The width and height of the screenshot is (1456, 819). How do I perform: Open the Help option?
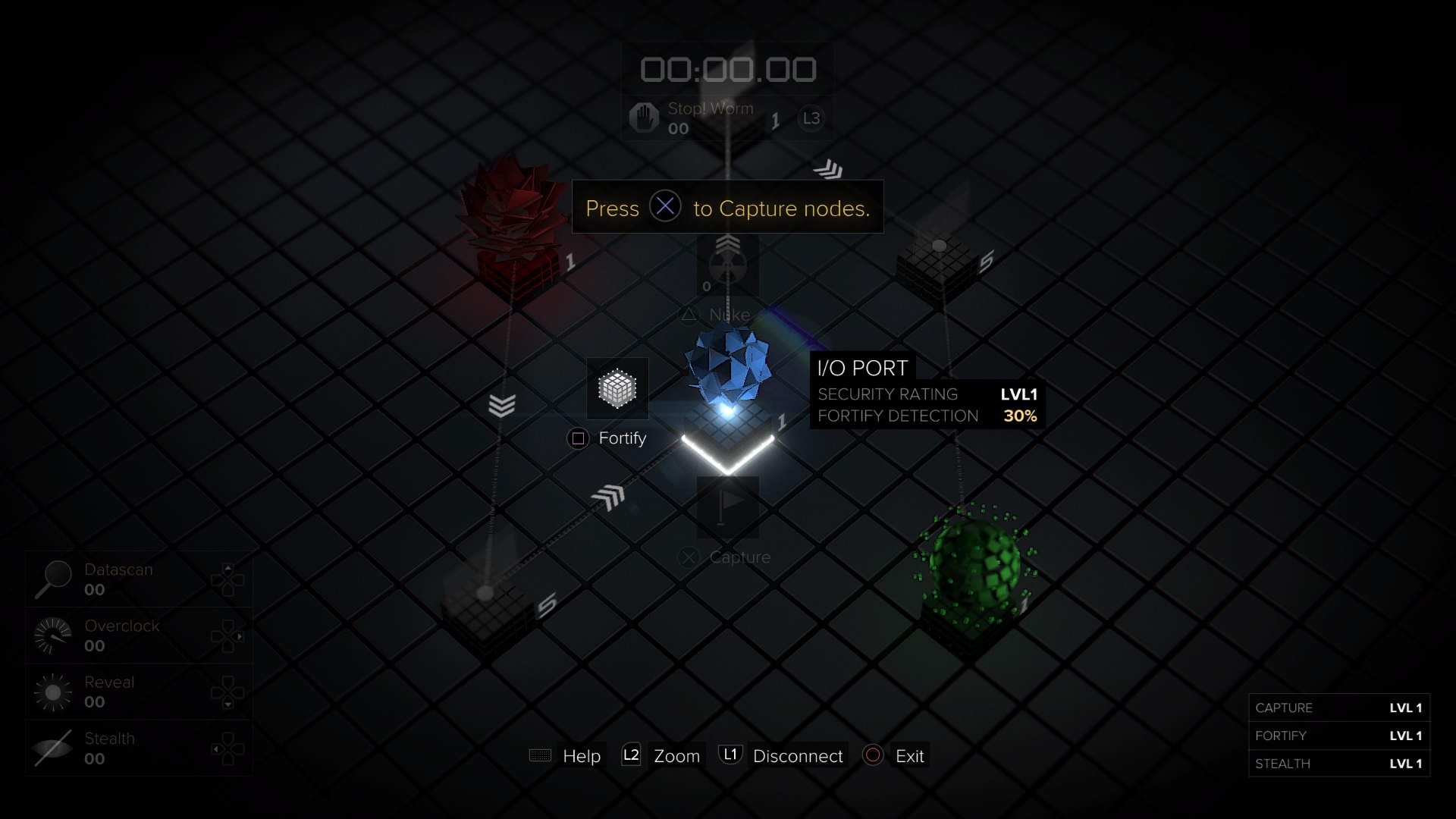pos(581,756)
